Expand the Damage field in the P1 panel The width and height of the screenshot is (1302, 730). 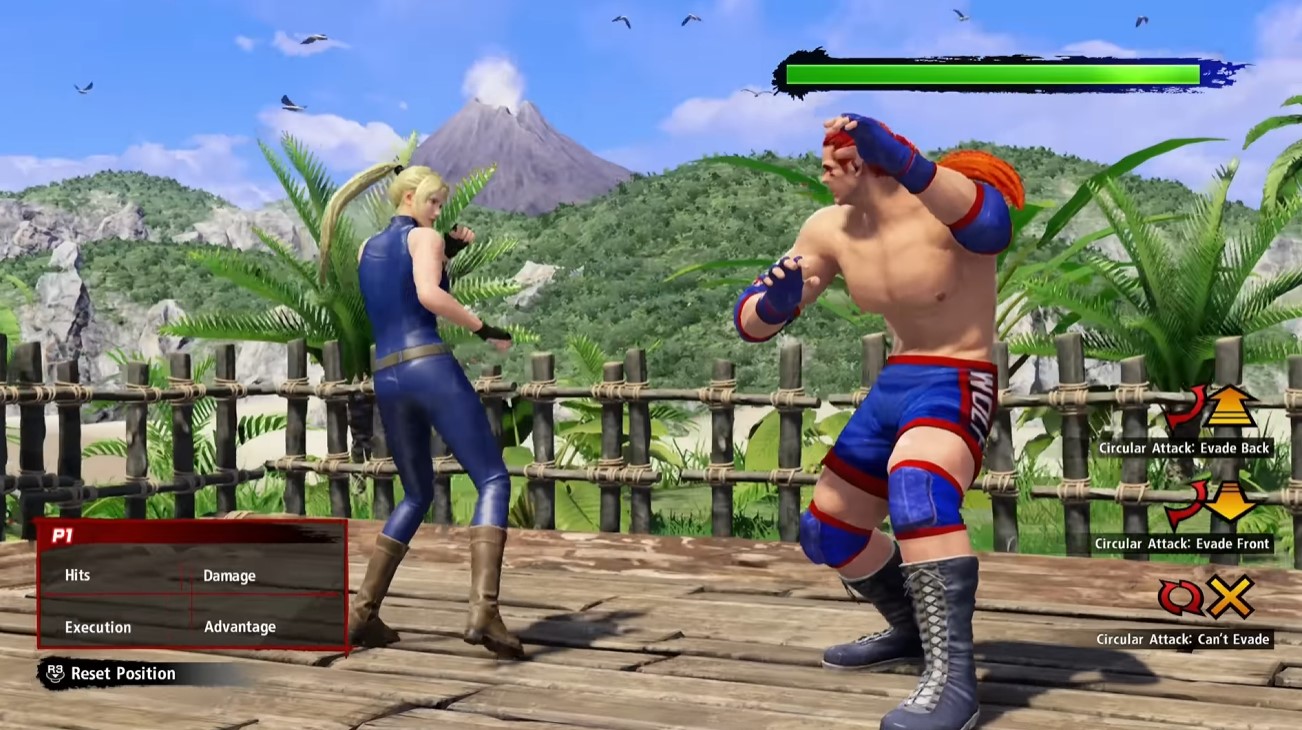click(x=231, y=575)
